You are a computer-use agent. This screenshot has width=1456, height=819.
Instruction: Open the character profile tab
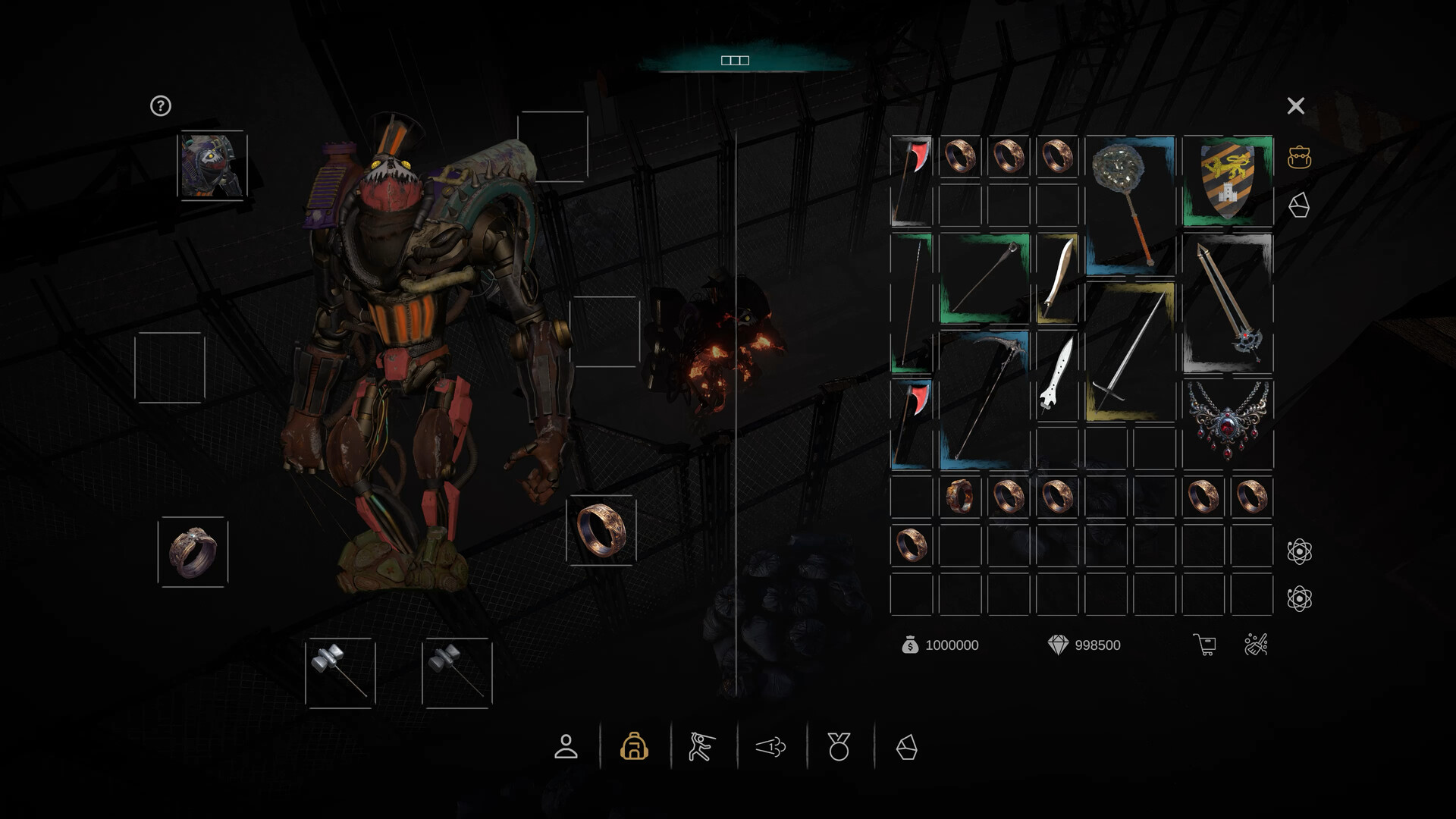(x=566, y=747)
